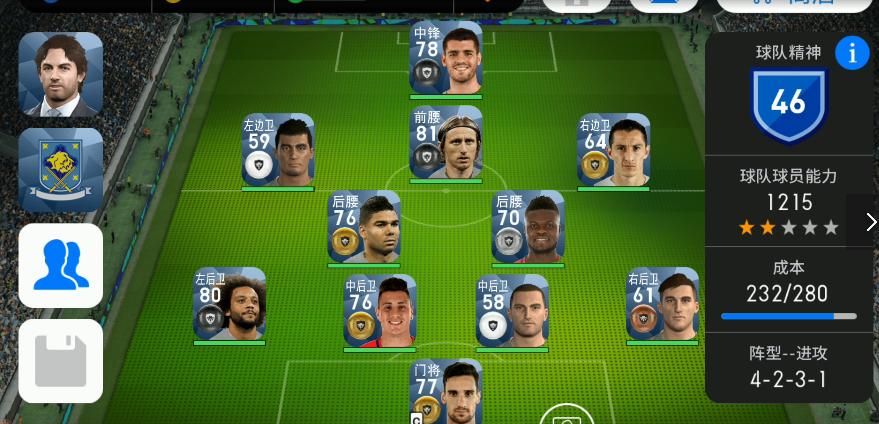
Task: Choose the 61-rated right back card
Action: [x=662, y=304]
